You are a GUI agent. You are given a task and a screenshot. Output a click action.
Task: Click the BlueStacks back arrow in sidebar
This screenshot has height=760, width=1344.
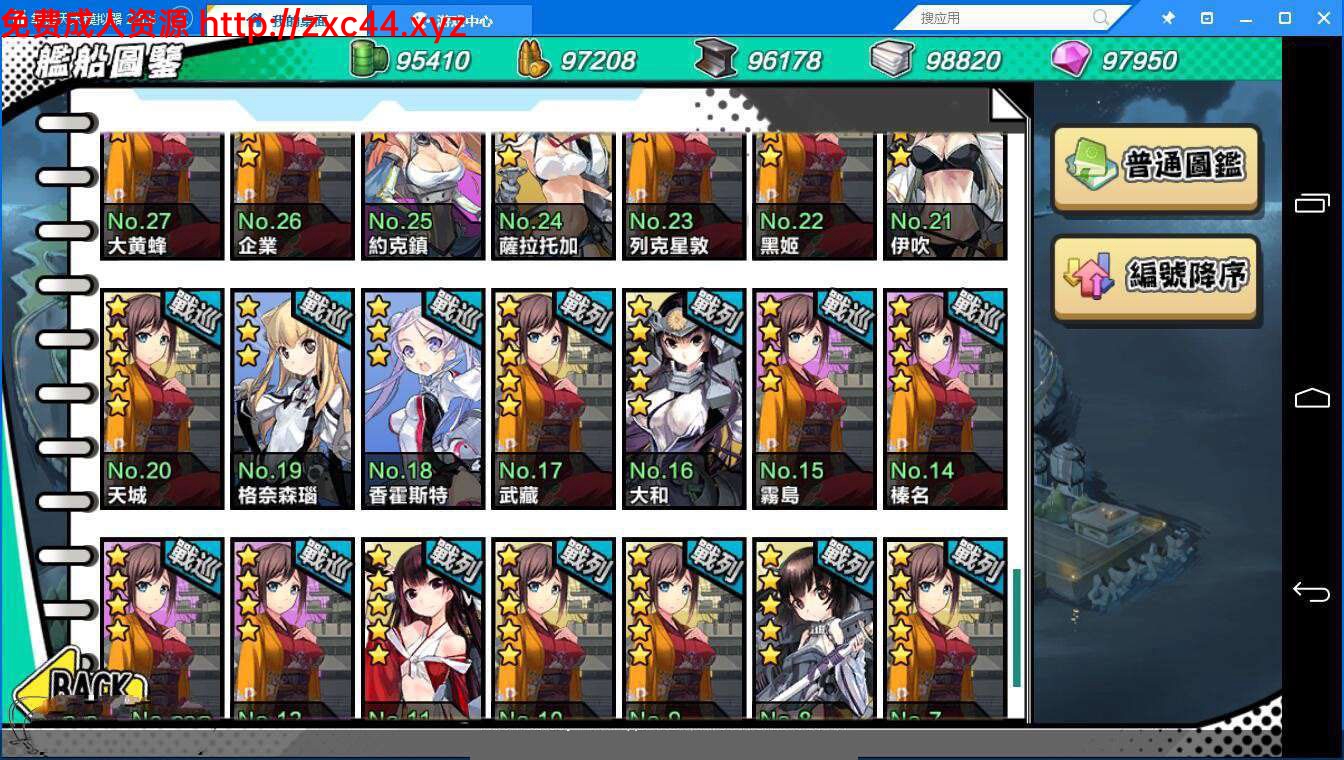pos(1311,591)
